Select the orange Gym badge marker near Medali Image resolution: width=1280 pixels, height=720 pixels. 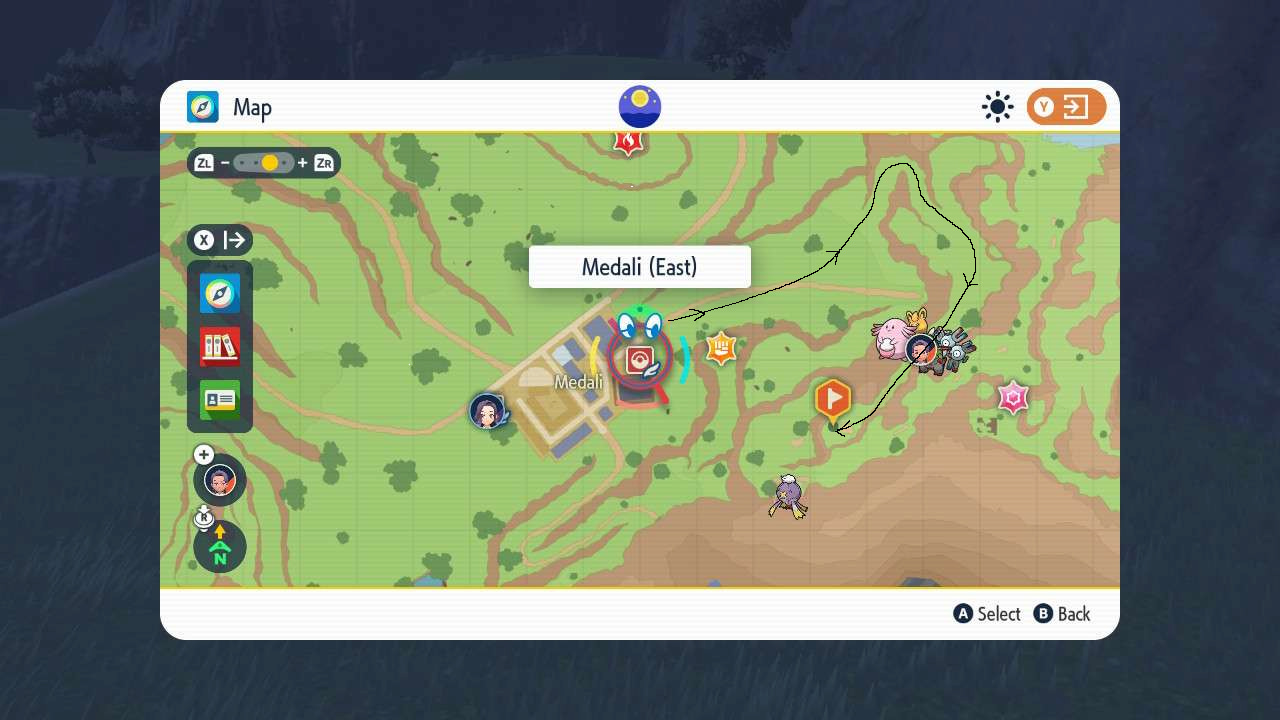[x=722, y=348]
